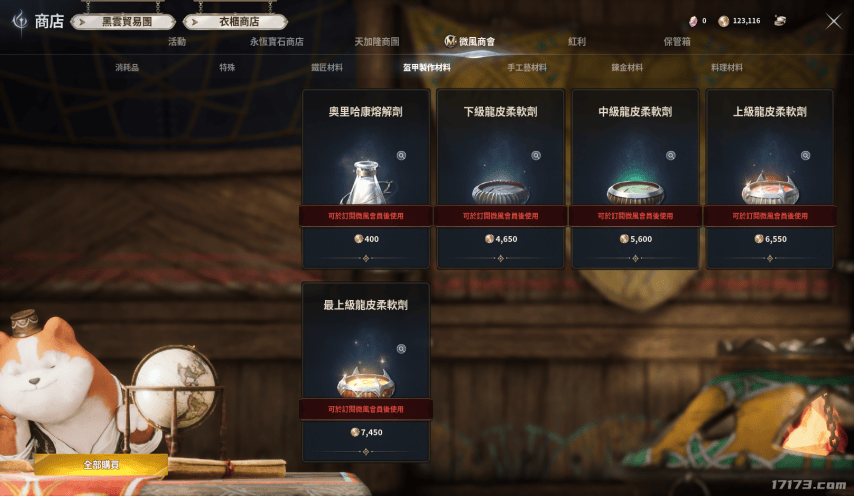Show the 特殊 category
Screen dimensions: 854x496
(227, 67)
